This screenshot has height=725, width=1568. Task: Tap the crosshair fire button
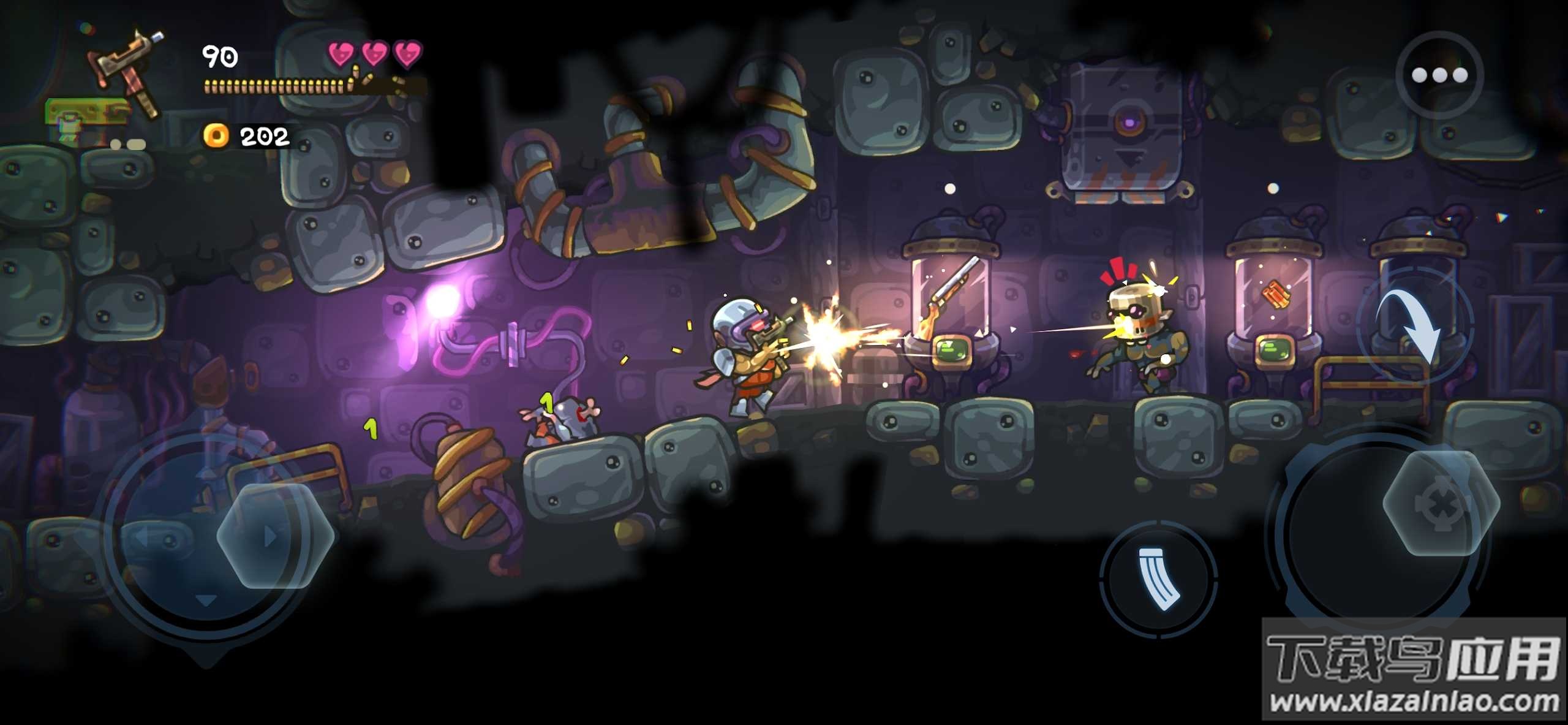[1441, 503]
